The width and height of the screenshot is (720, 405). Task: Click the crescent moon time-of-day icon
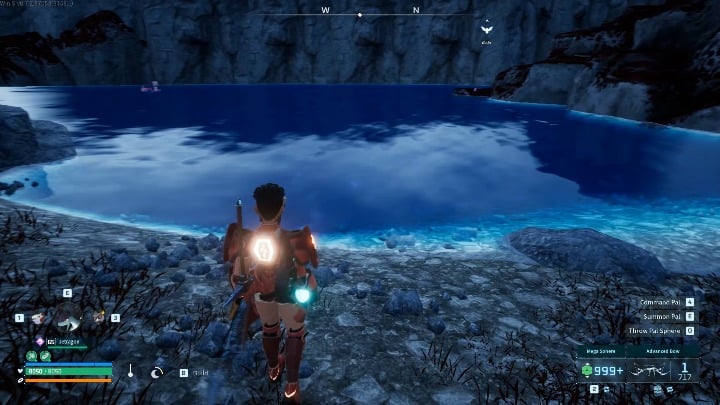[x=158, y=372]
